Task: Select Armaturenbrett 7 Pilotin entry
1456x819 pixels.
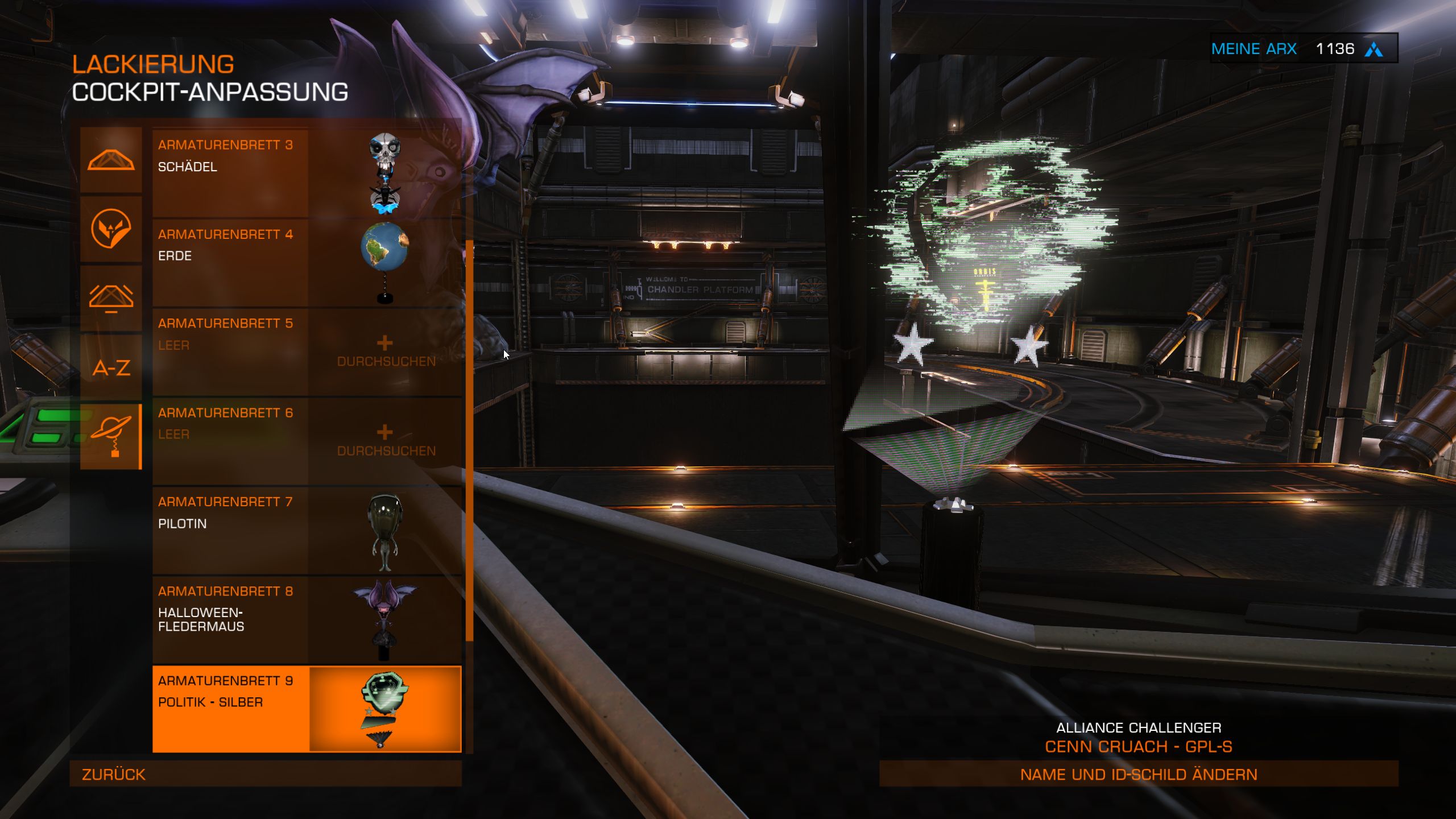Action: click(x=307, y=530)
